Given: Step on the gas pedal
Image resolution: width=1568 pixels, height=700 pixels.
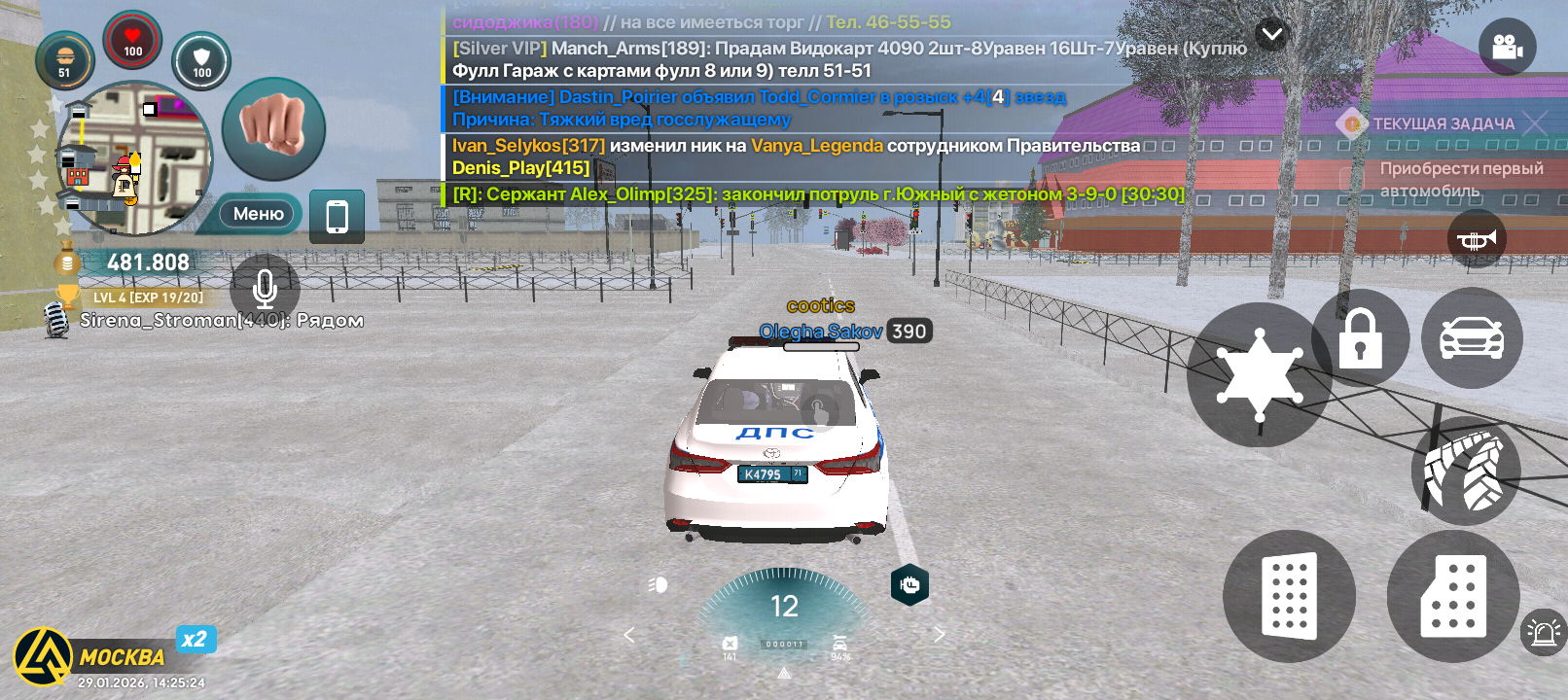Looking at the screenshot, I should pyautogui.click(x=1453, y=596).
